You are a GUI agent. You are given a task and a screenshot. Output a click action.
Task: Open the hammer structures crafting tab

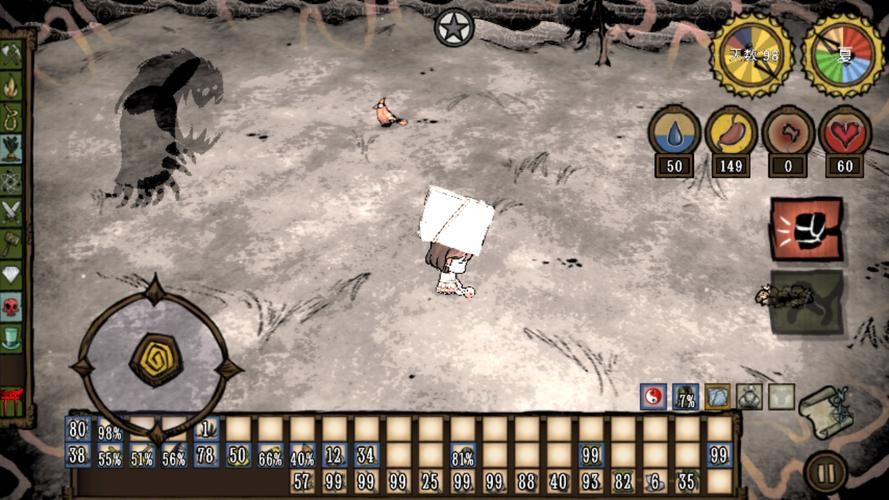tap(11, 242)
